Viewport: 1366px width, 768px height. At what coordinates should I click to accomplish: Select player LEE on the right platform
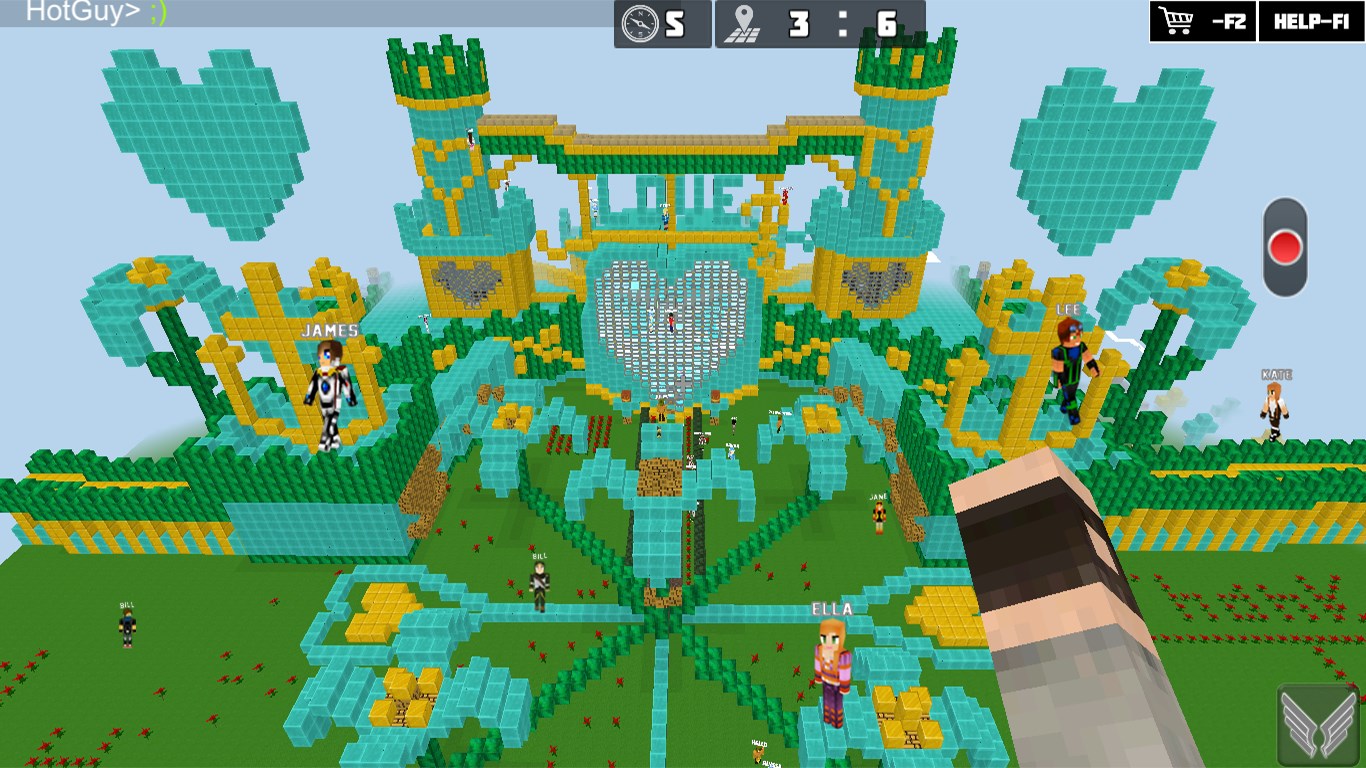[1068, 365]
